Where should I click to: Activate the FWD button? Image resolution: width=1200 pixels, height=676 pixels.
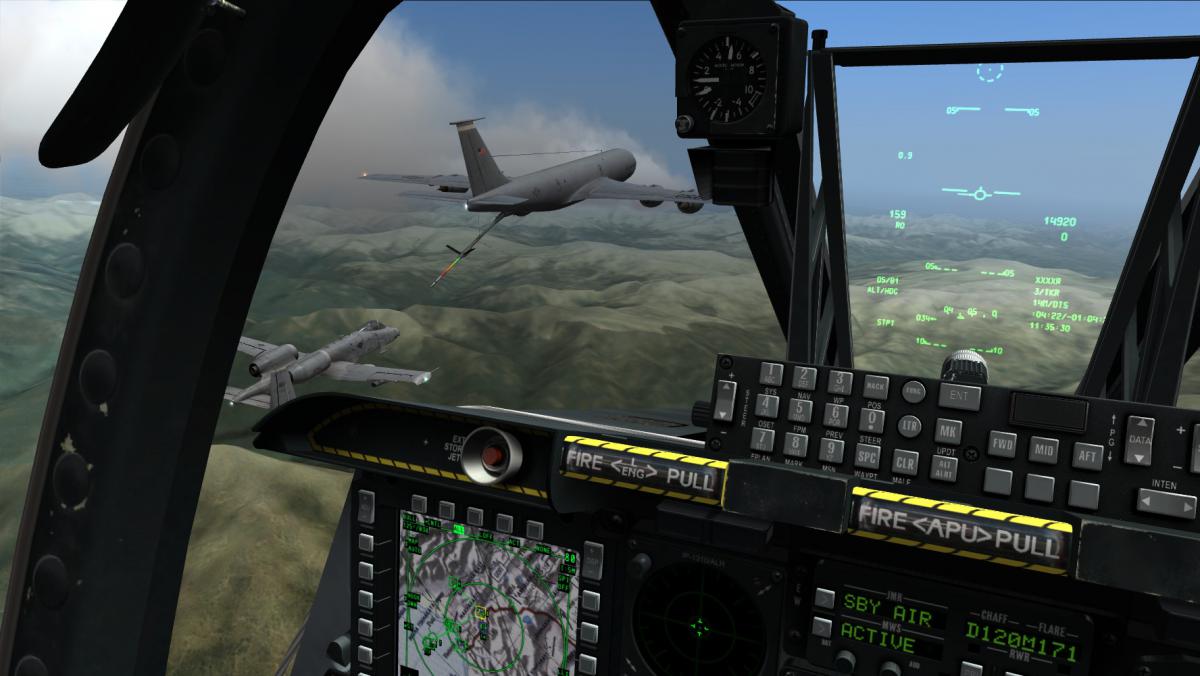[x=1002, y=444]
